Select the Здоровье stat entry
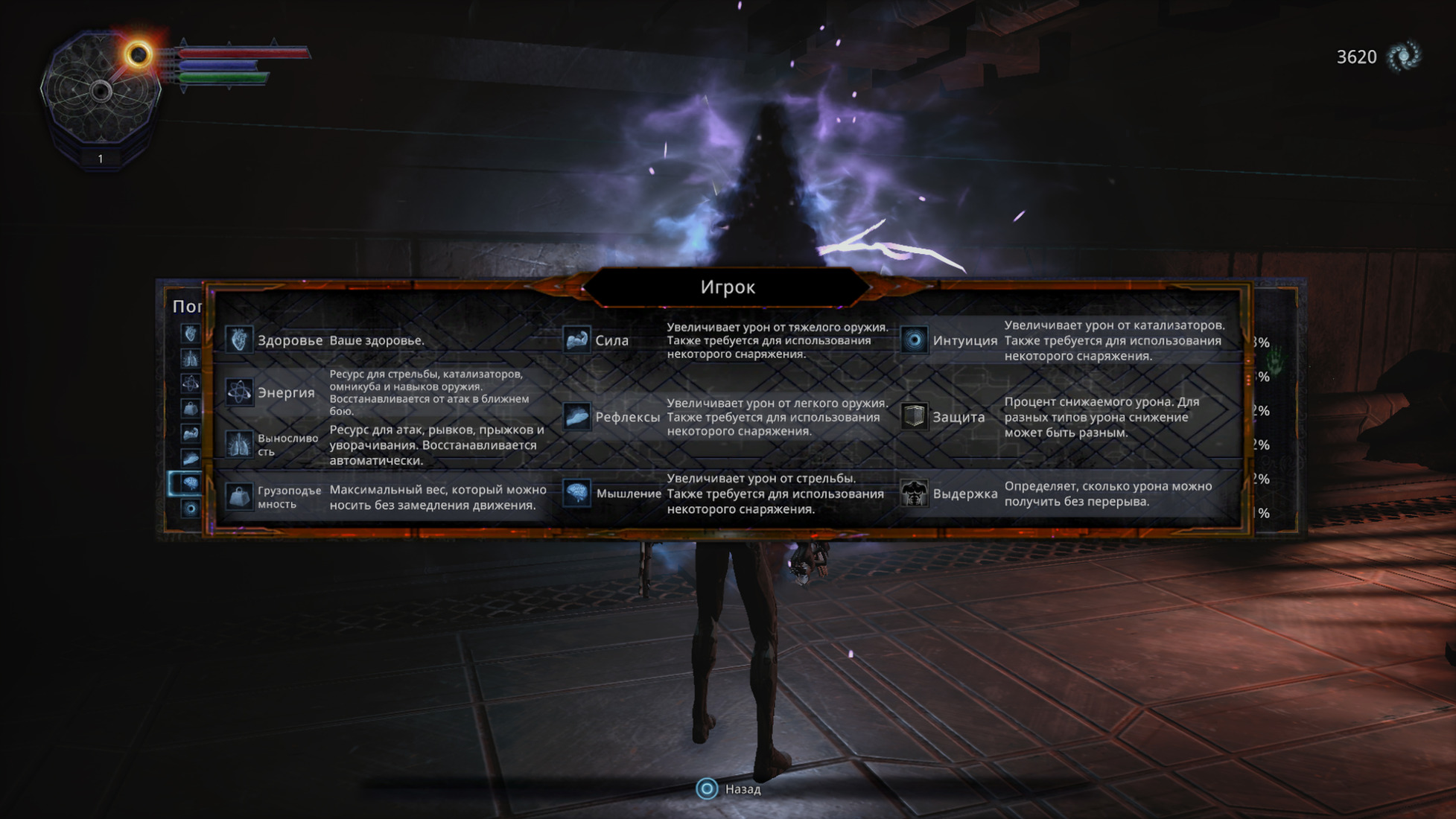Viewport: 1456px width, 819px height. [x=290, y=340]
